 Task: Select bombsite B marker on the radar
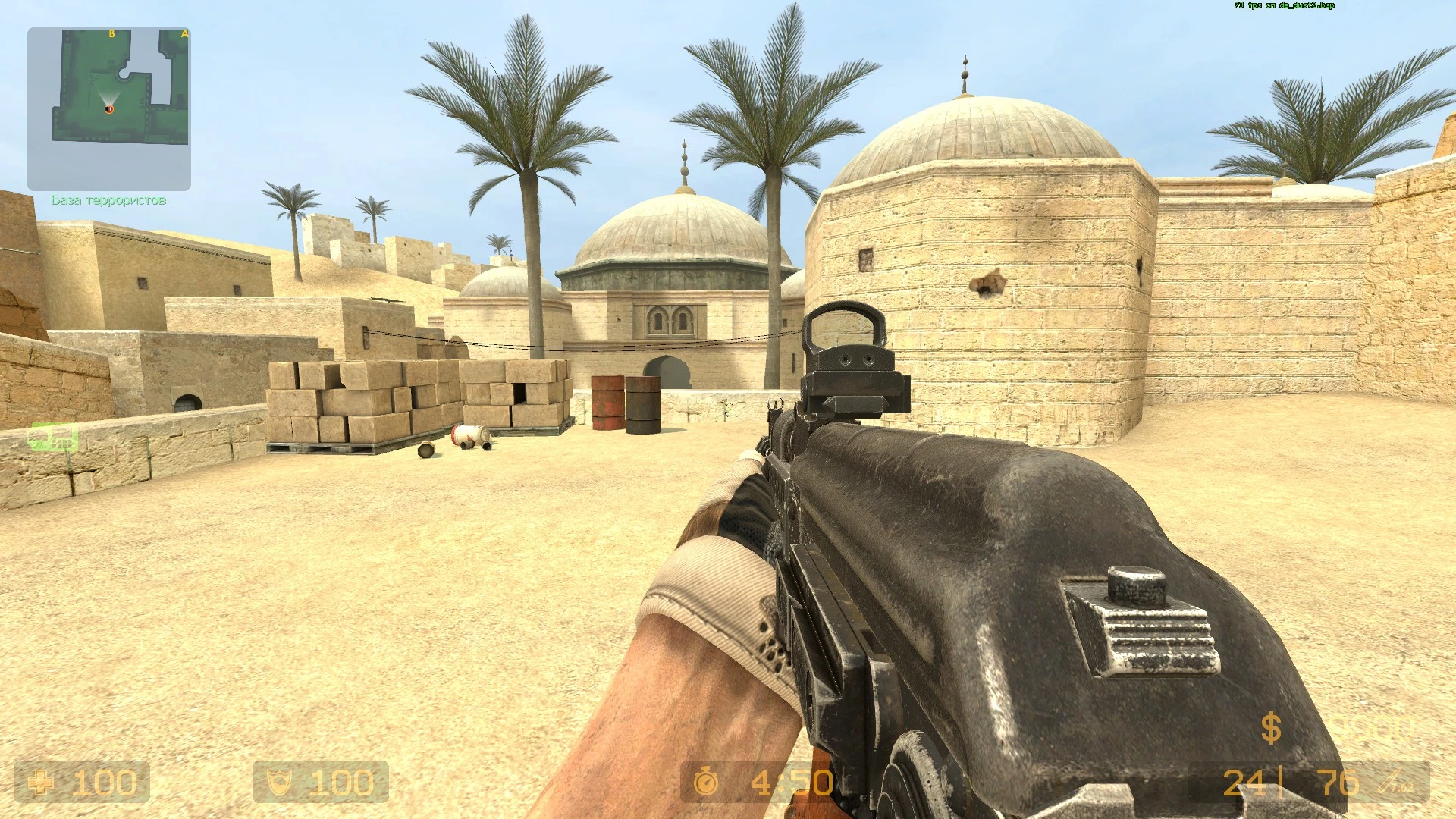tap(112, 33)
